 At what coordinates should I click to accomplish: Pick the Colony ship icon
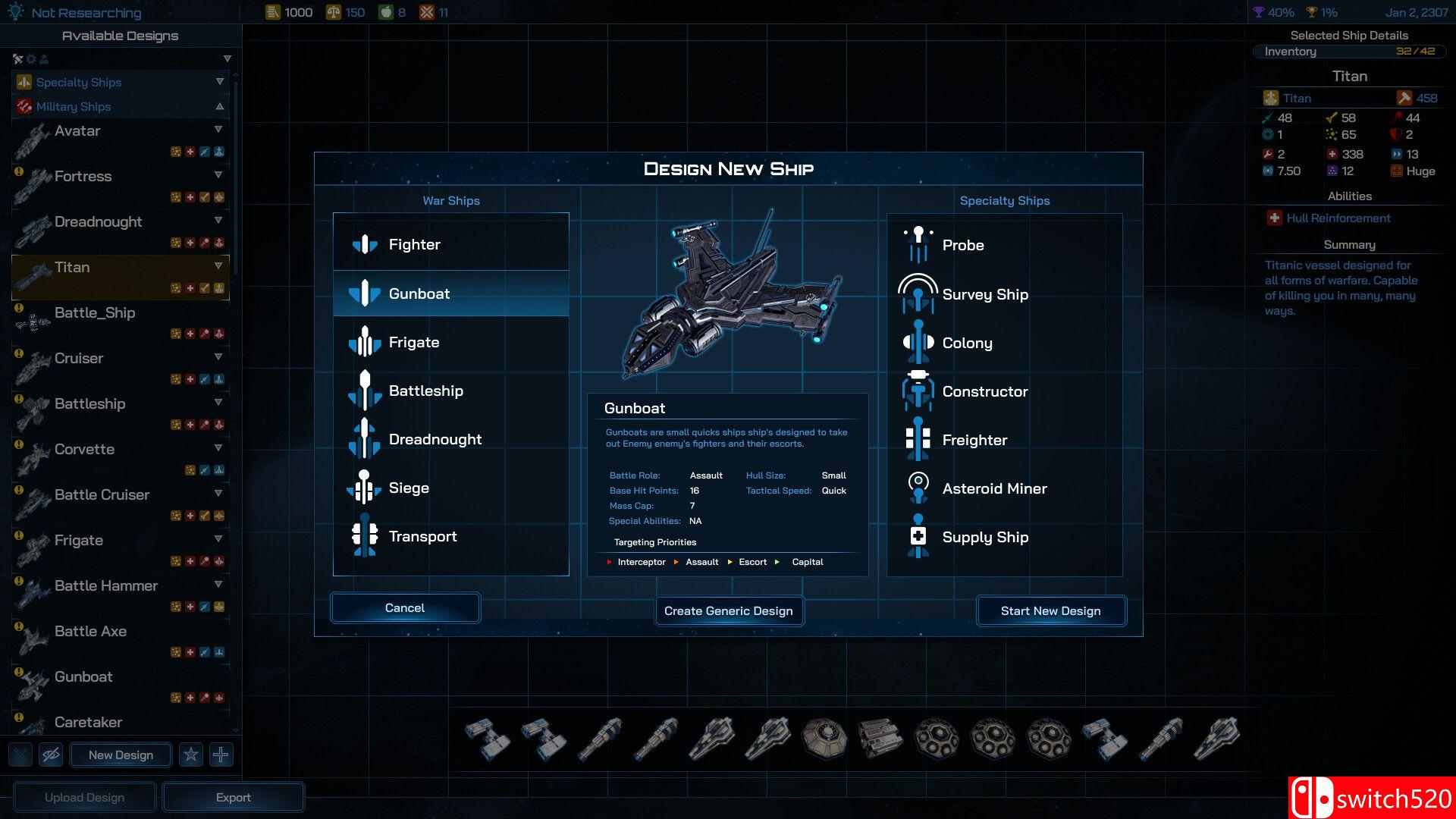tap(918, 342)
